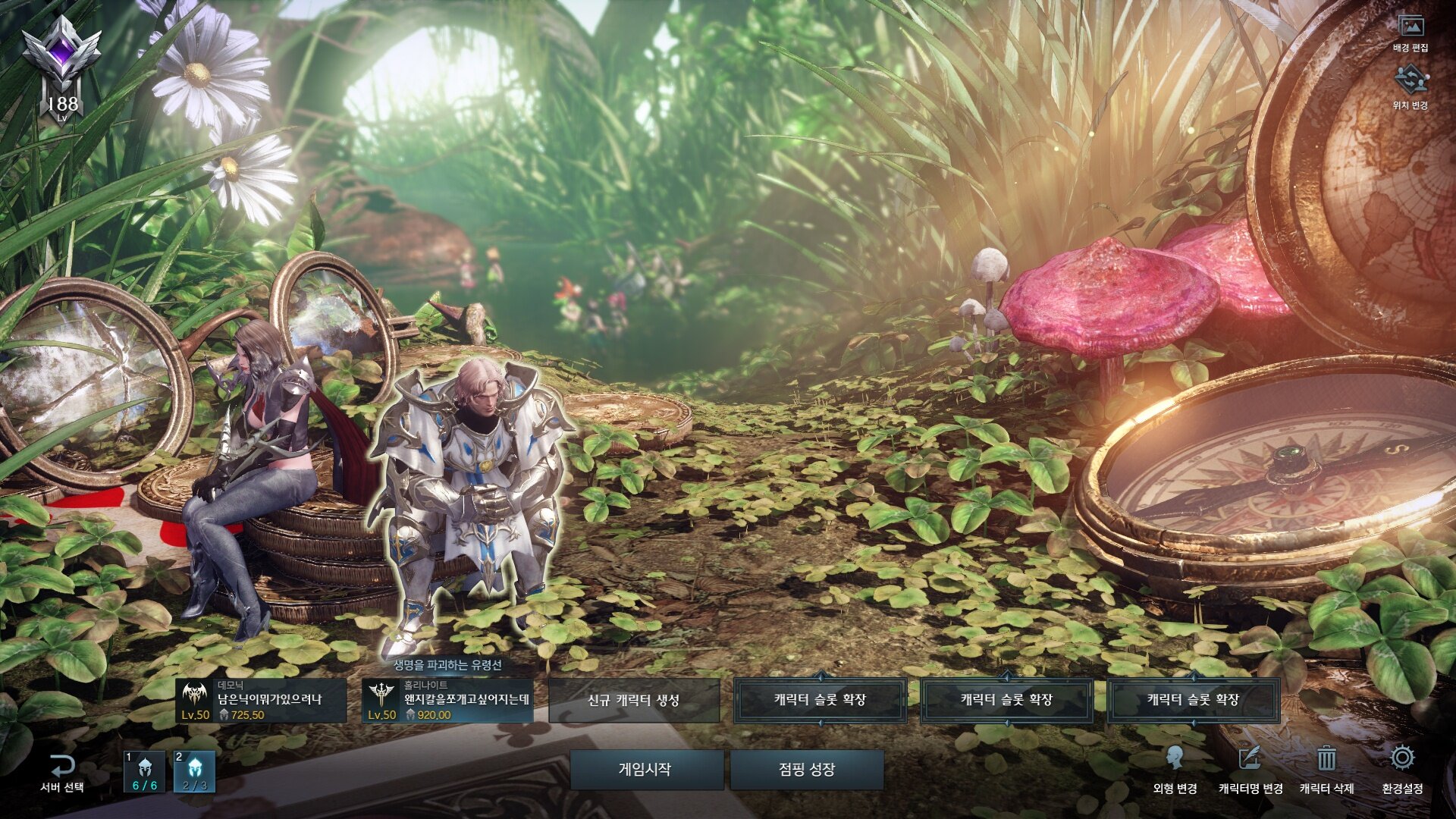Create a new character via 신규 캐릭터 생성
Image resolution: width=1456 pixels, height=819 pixels.
[x=633, y=701]
